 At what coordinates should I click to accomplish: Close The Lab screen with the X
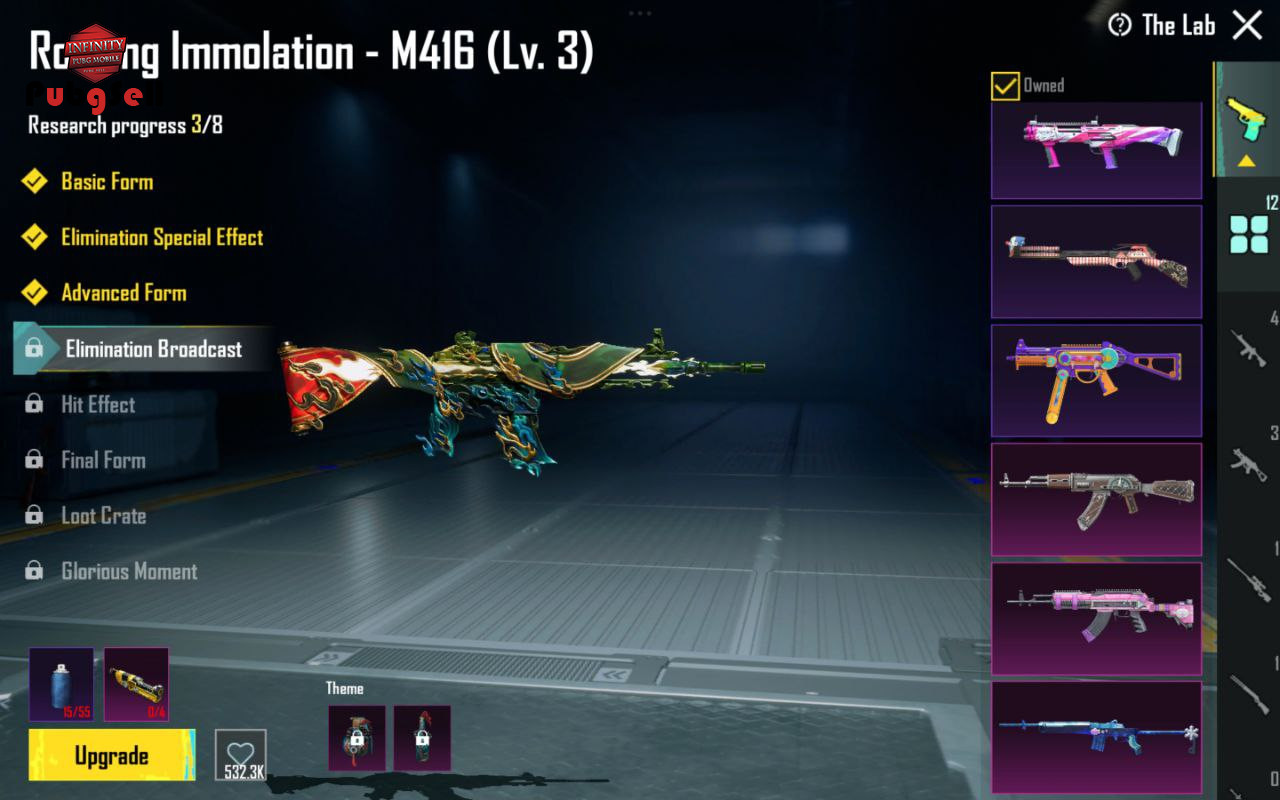[1247, 25]
